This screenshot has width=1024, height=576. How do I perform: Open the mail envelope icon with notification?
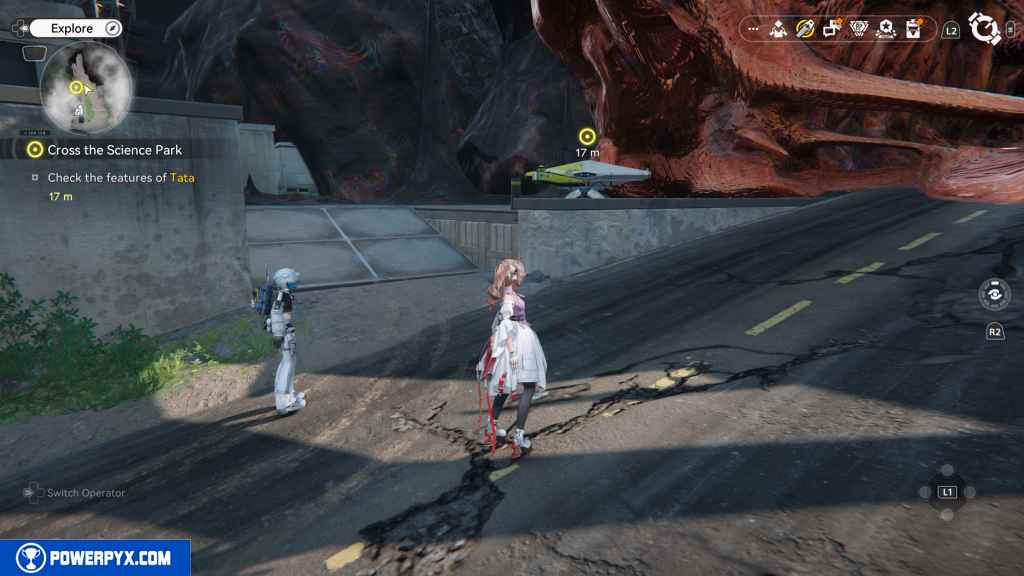[913, 29]
